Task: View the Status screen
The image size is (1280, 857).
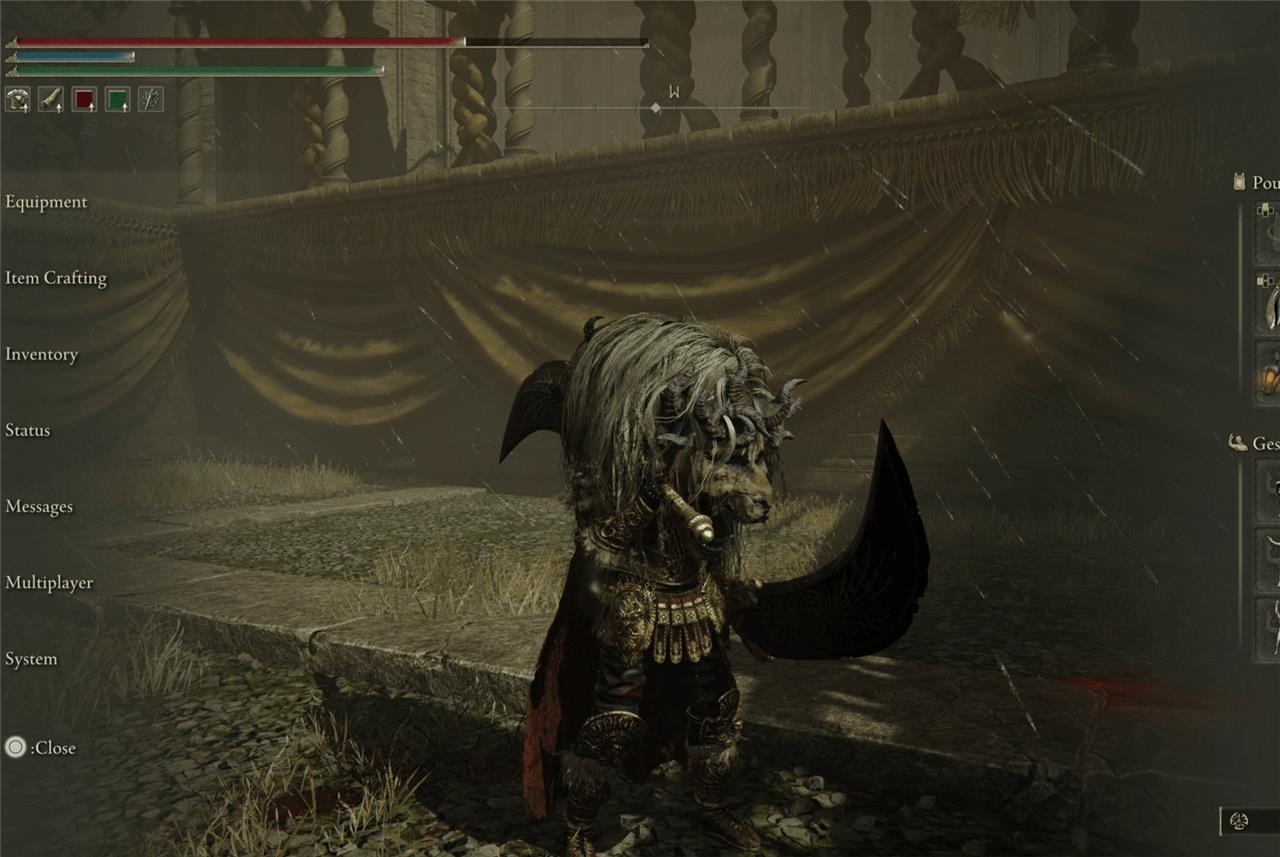Action: point(27,430)
